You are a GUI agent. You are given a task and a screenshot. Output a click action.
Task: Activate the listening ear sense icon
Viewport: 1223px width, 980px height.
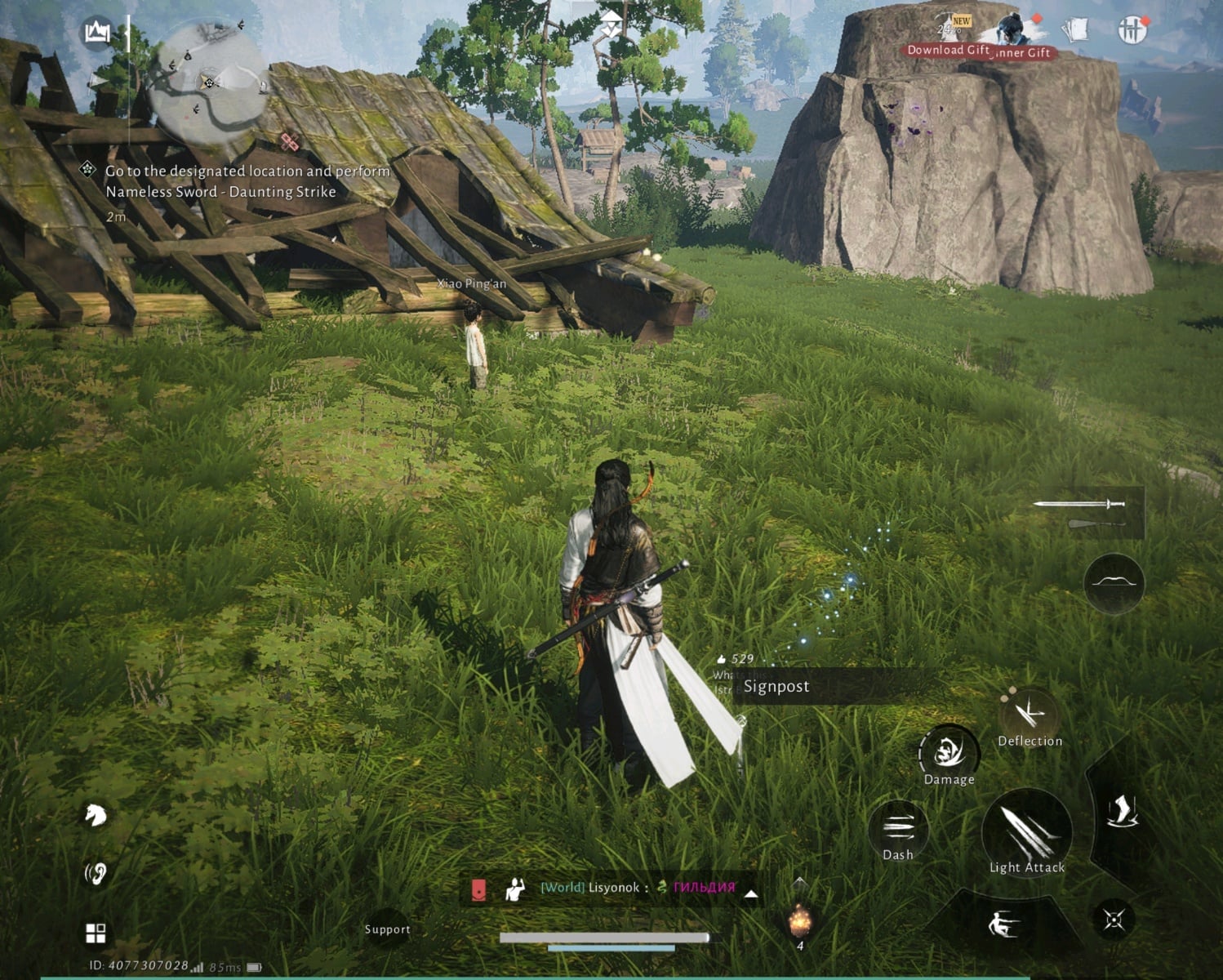[x=96, y=874]
